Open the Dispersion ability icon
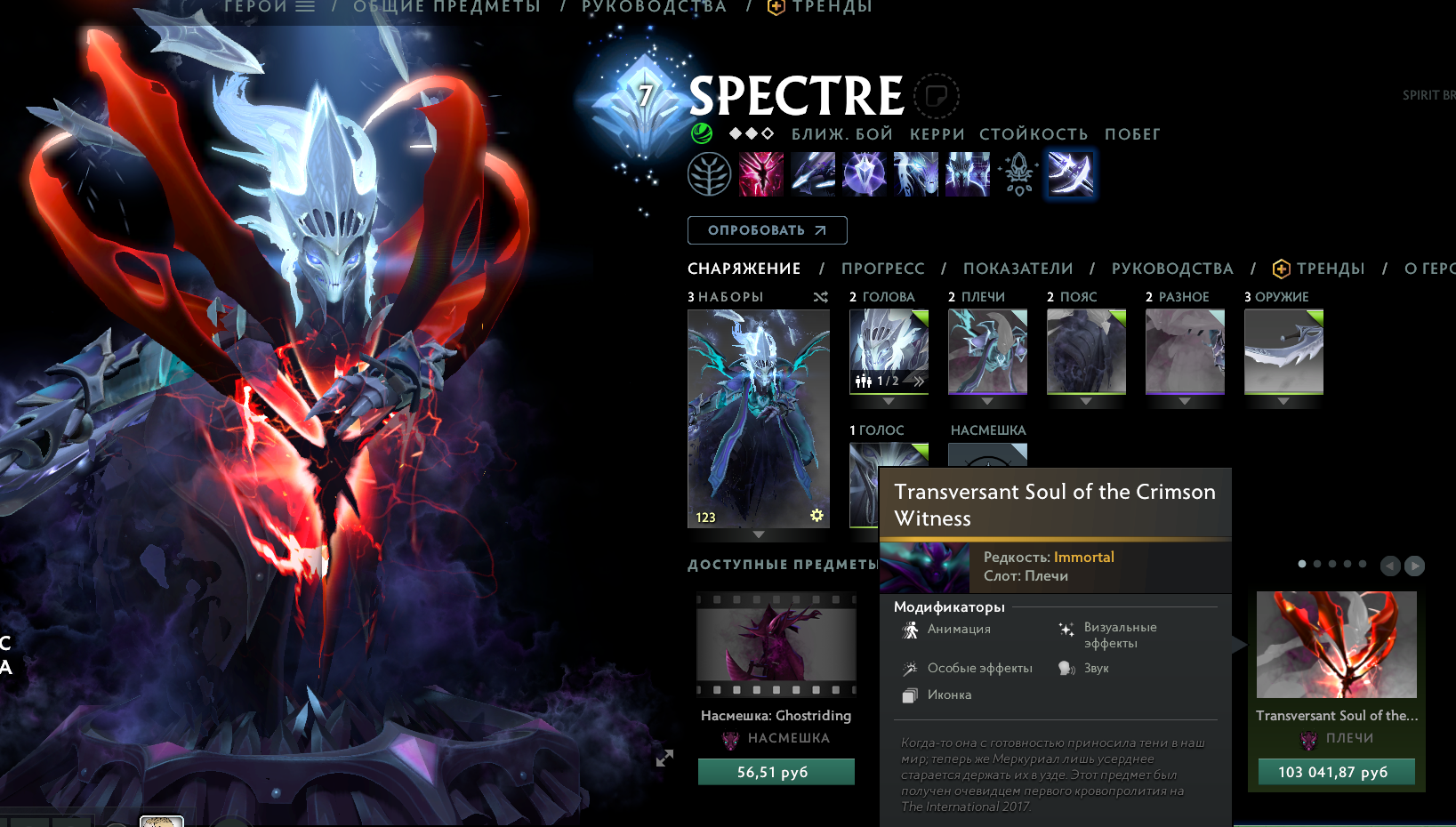 coord(864,173)
